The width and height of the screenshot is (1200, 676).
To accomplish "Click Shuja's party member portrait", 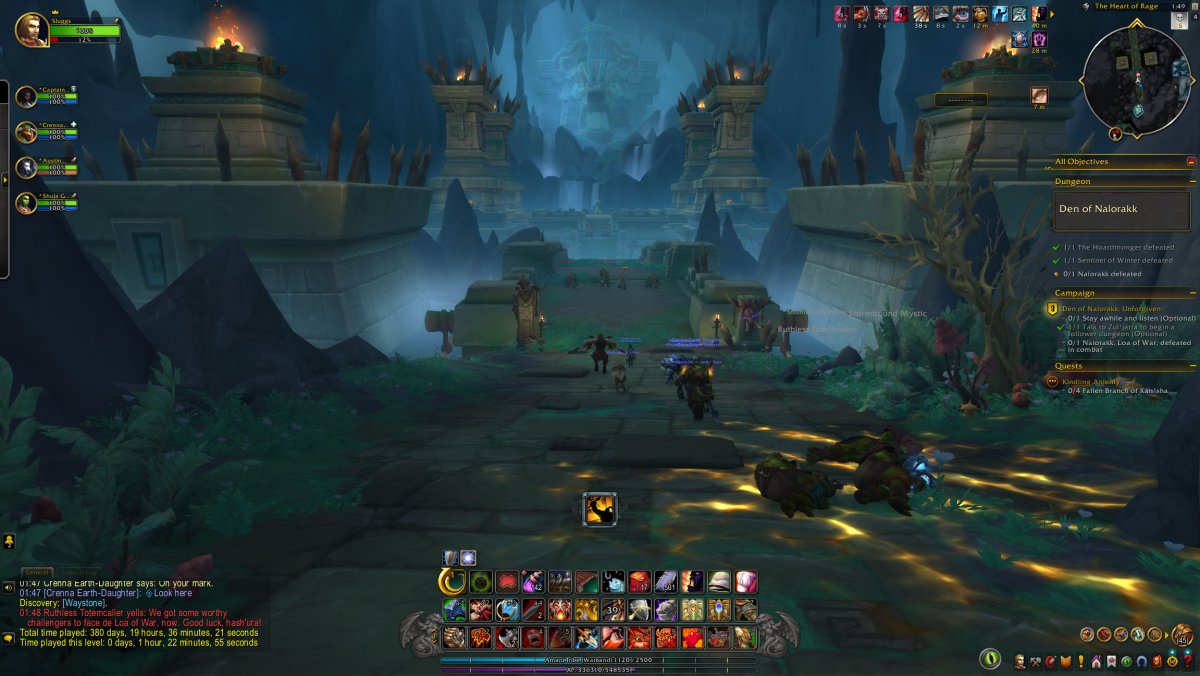I will 26,203.
